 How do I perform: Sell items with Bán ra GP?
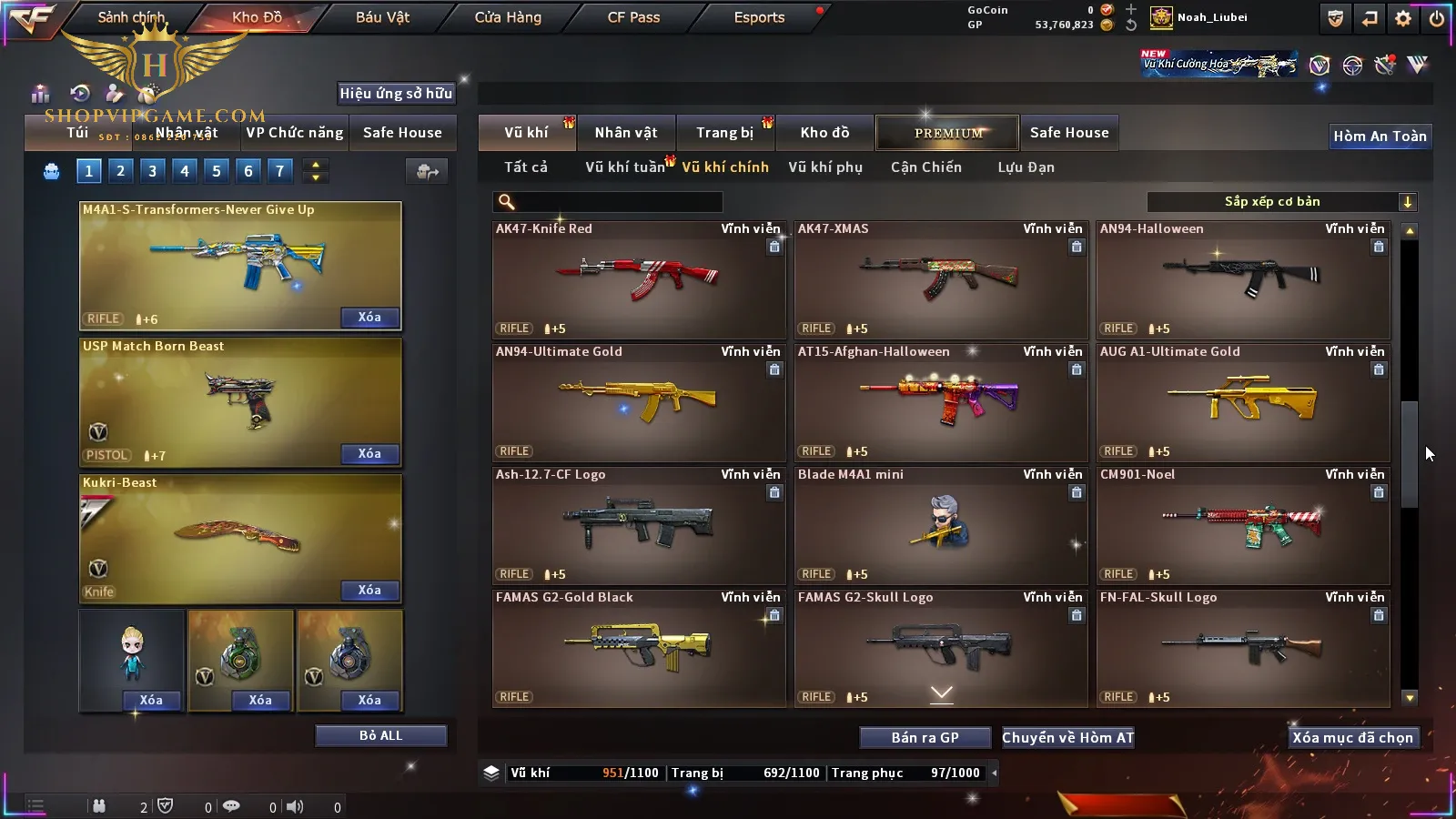click(925, 738)
